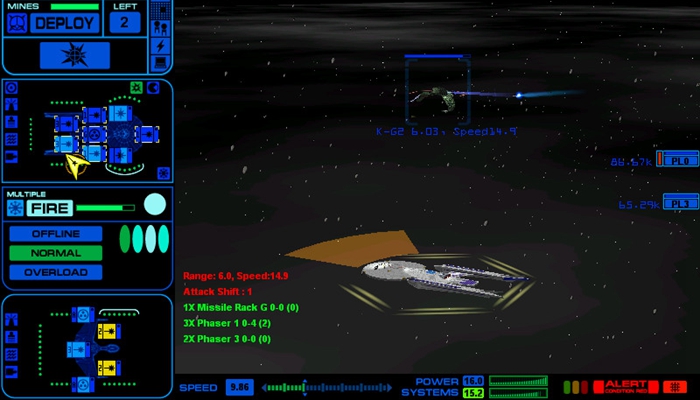Click the target ring icon on ship panel

12,88
